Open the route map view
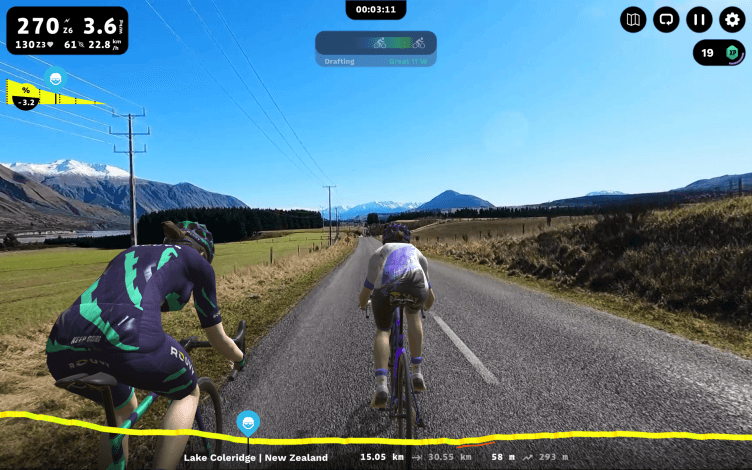The image size is (752, 470). pyautogui.click(x=633, y=19)
